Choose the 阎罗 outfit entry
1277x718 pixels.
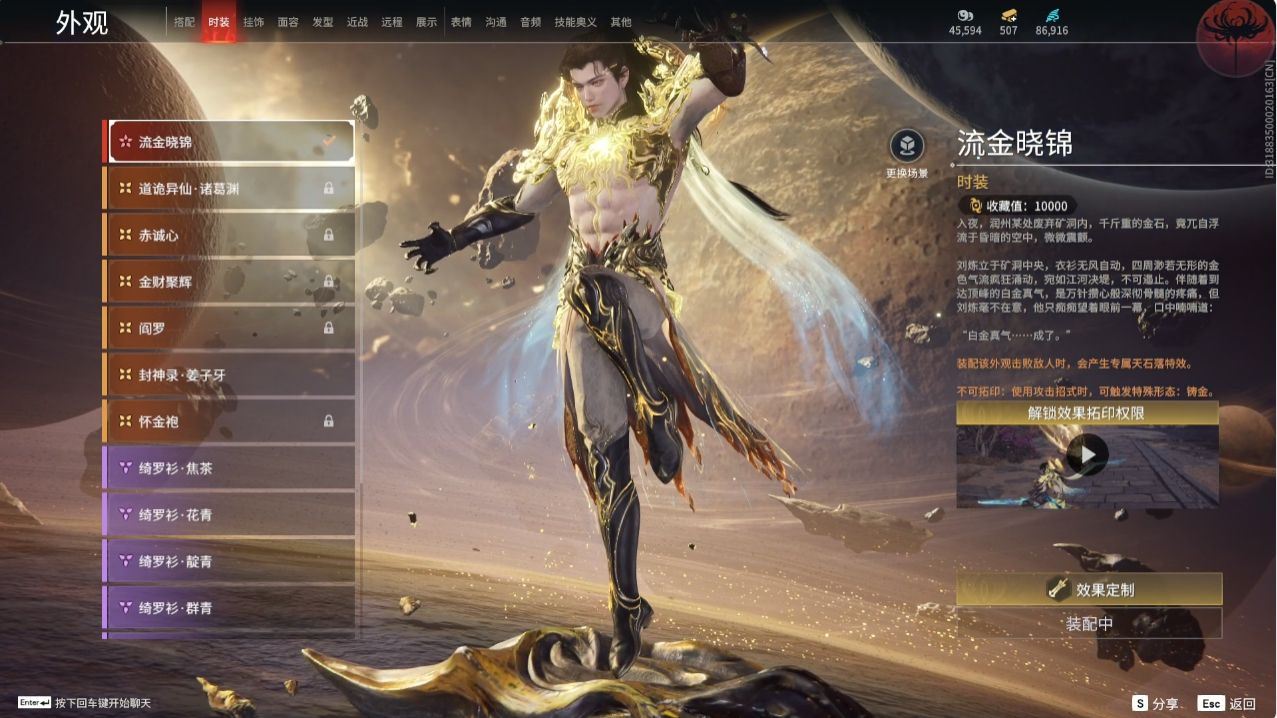230,328
